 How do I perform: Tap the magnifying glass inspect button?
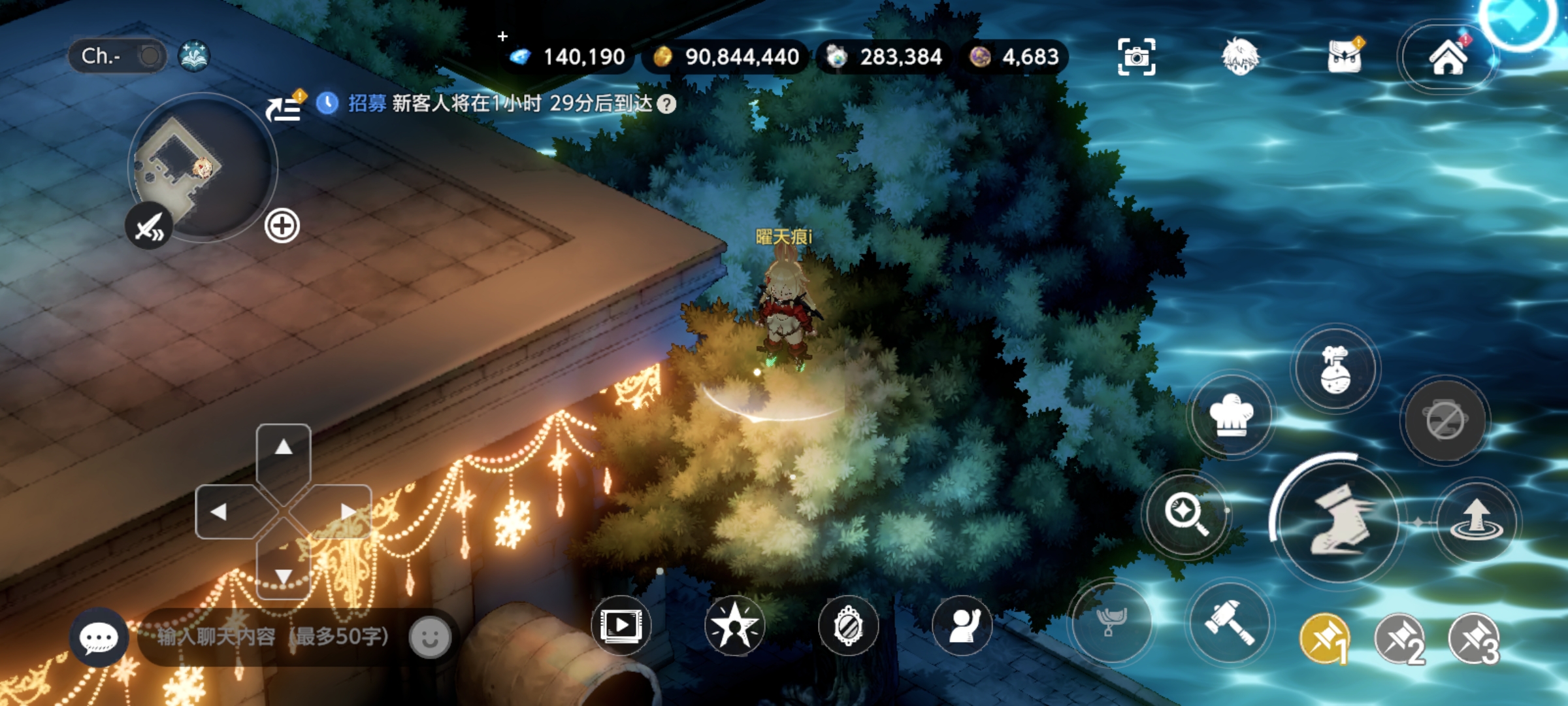coord(1186,514)
